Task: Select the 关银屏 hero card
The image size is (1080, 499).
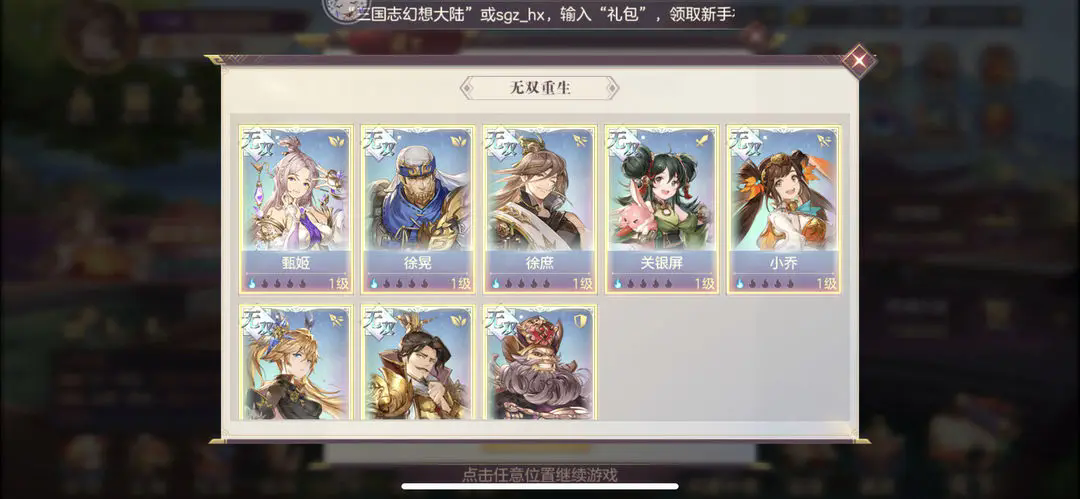Action: (662, 209)
